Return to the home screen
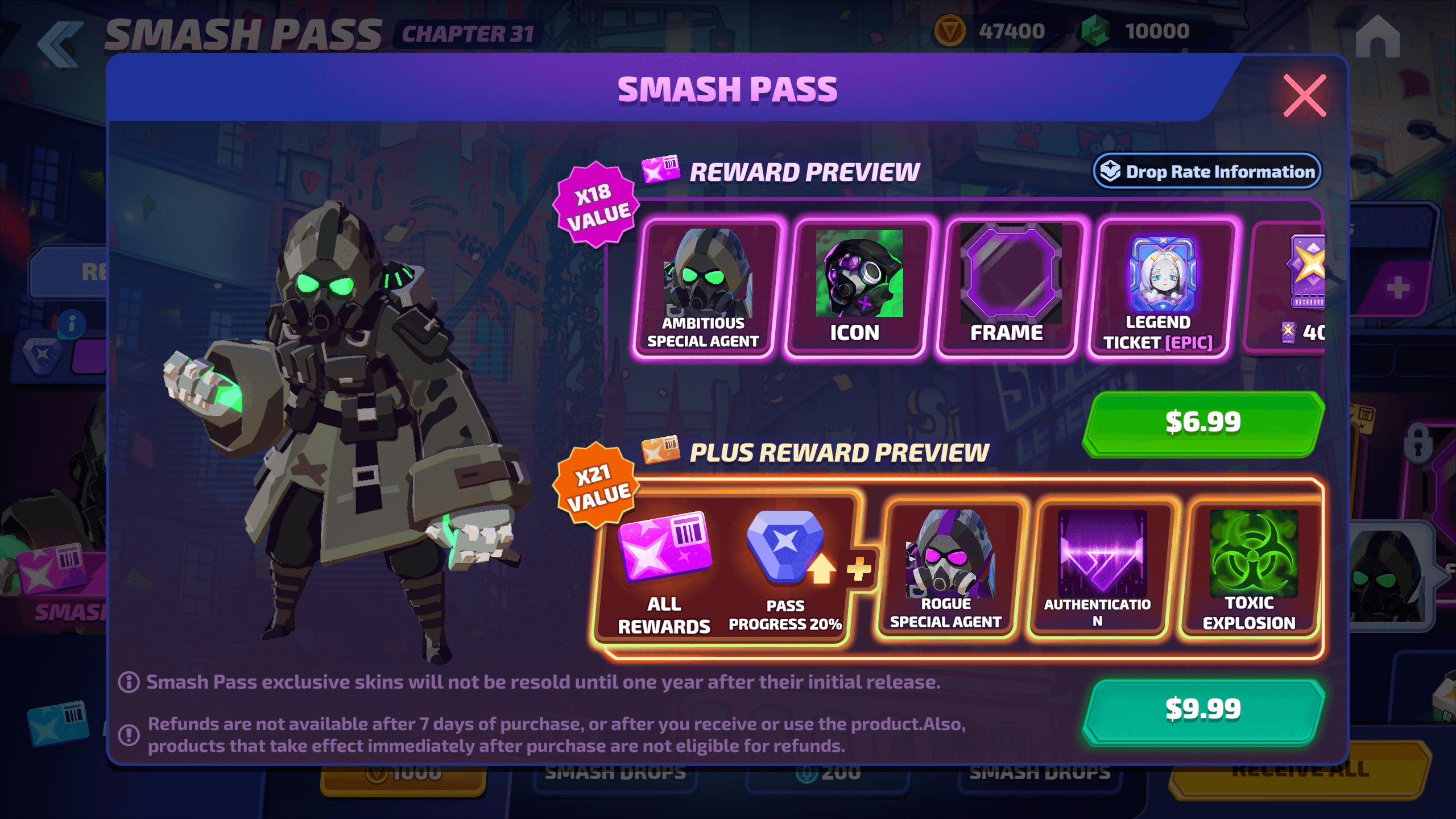 coord(1378,36)
